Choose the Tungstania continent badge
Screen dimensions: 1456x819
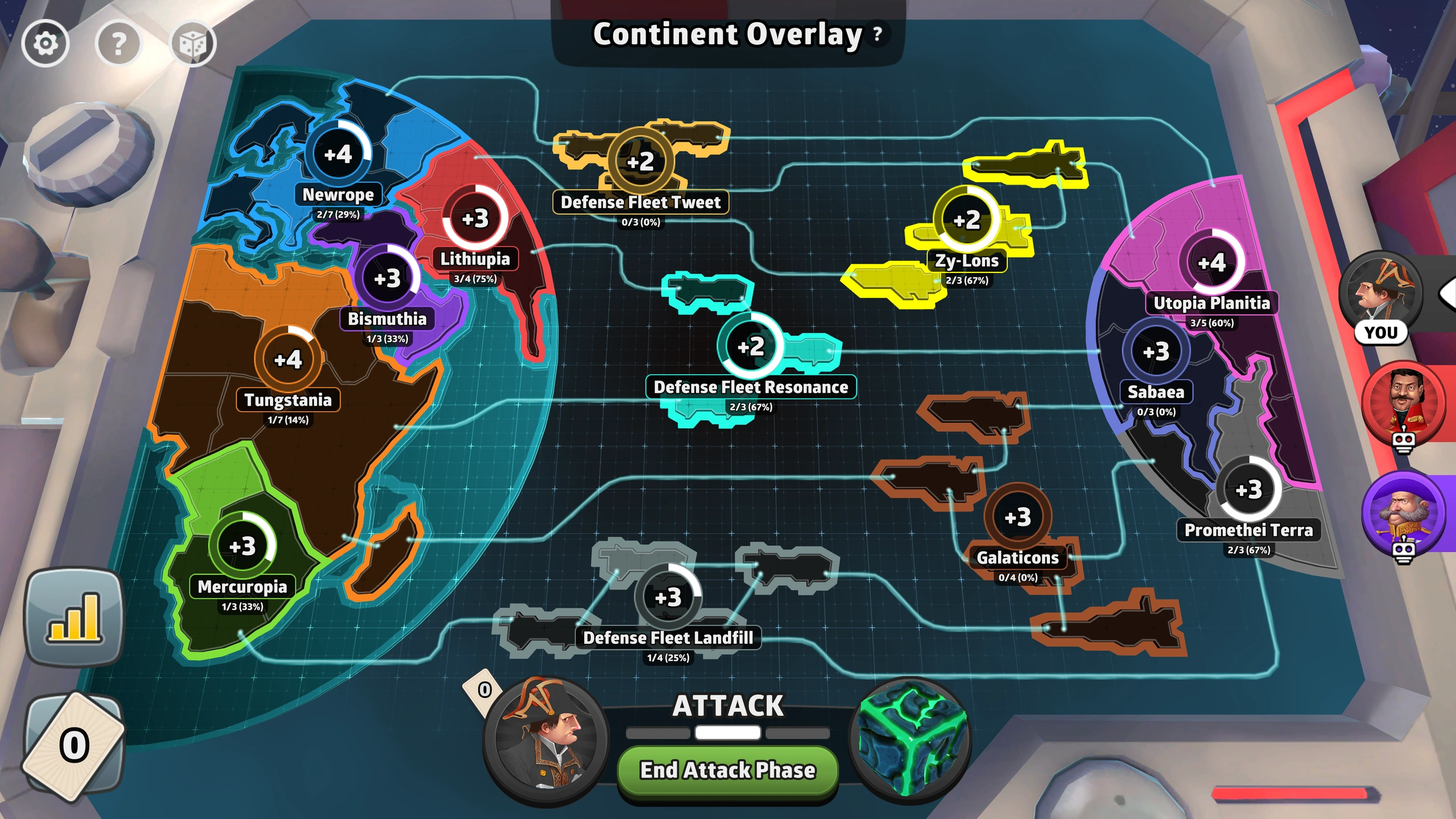pos(288,359)
